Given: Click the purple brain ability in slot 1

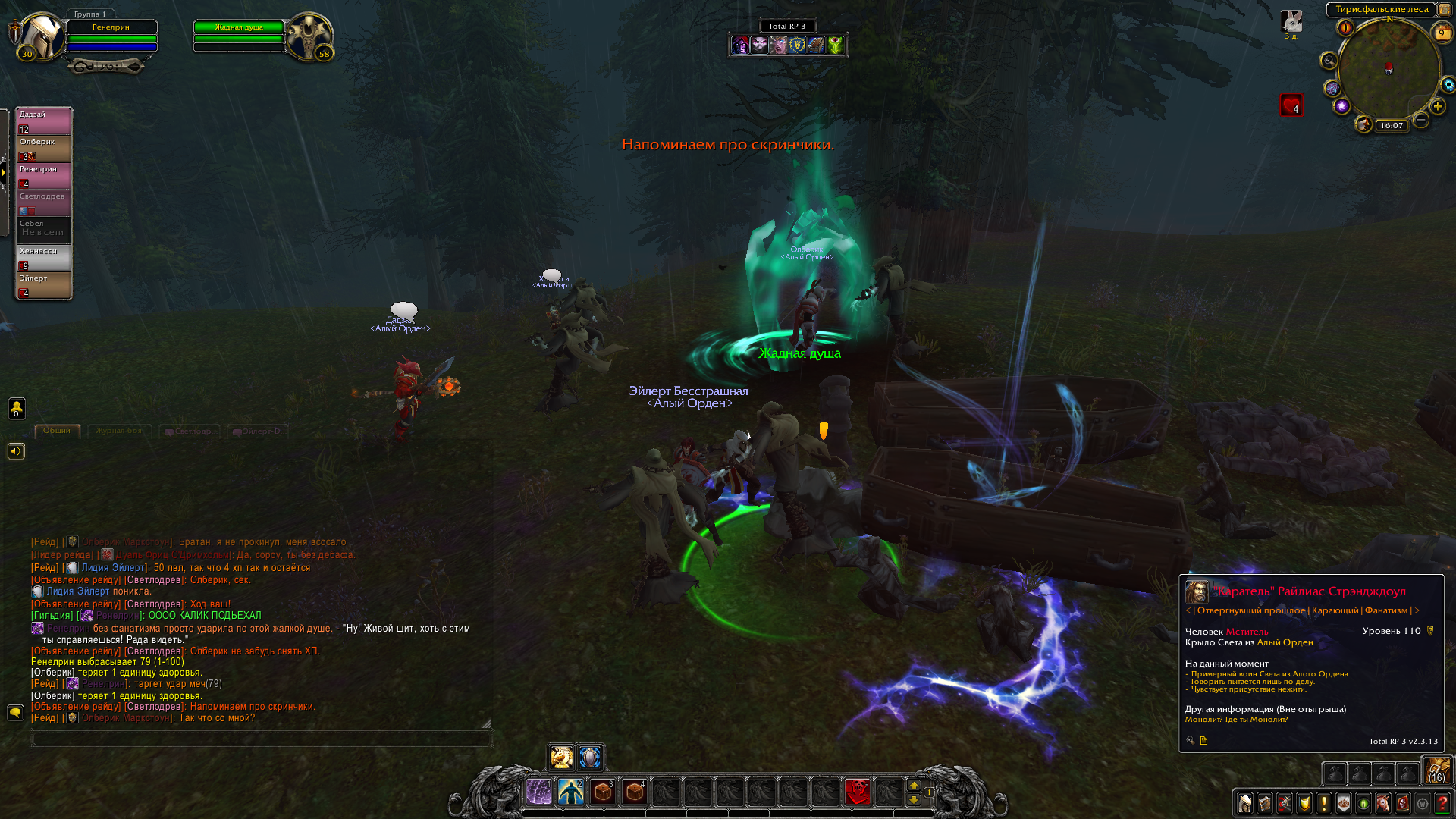Looking at the screenshot, I should tap(539, 792).
